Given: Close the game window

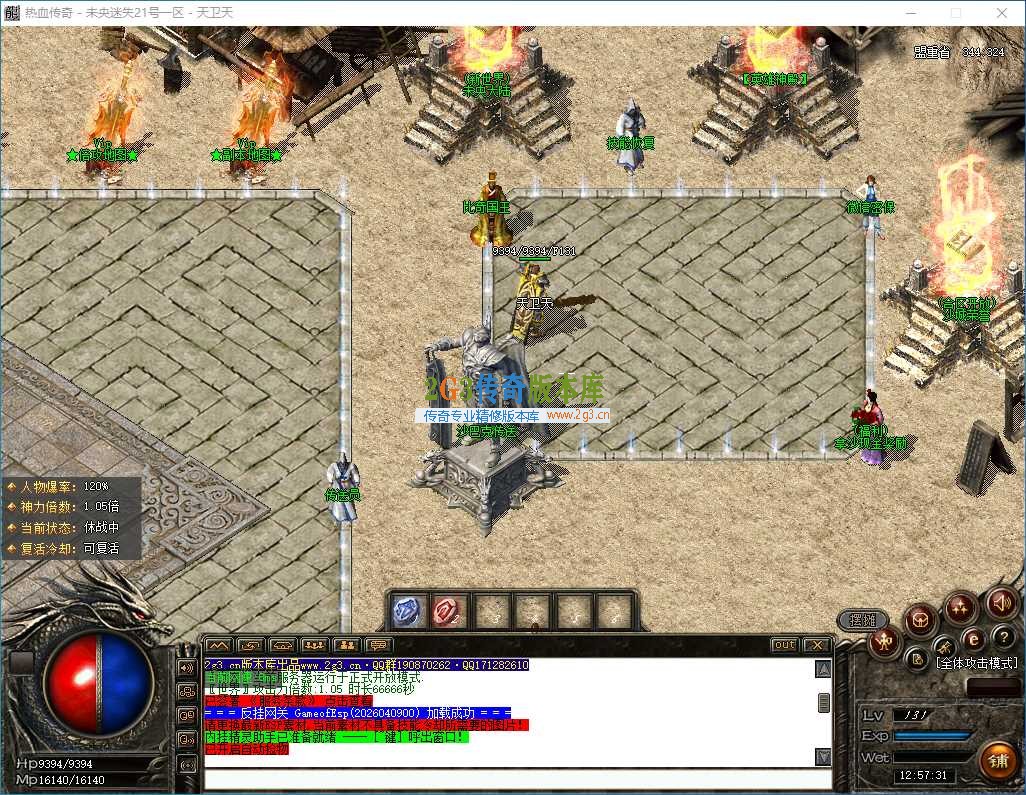Looking at the screenshot, I should tap(1004, 12).
